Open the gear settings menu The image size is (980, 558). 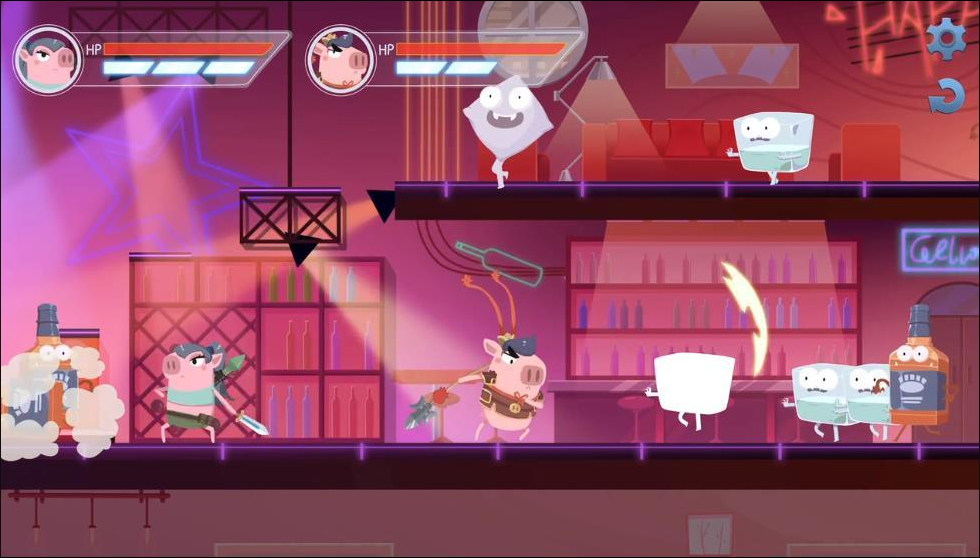(x=945, y=39)
